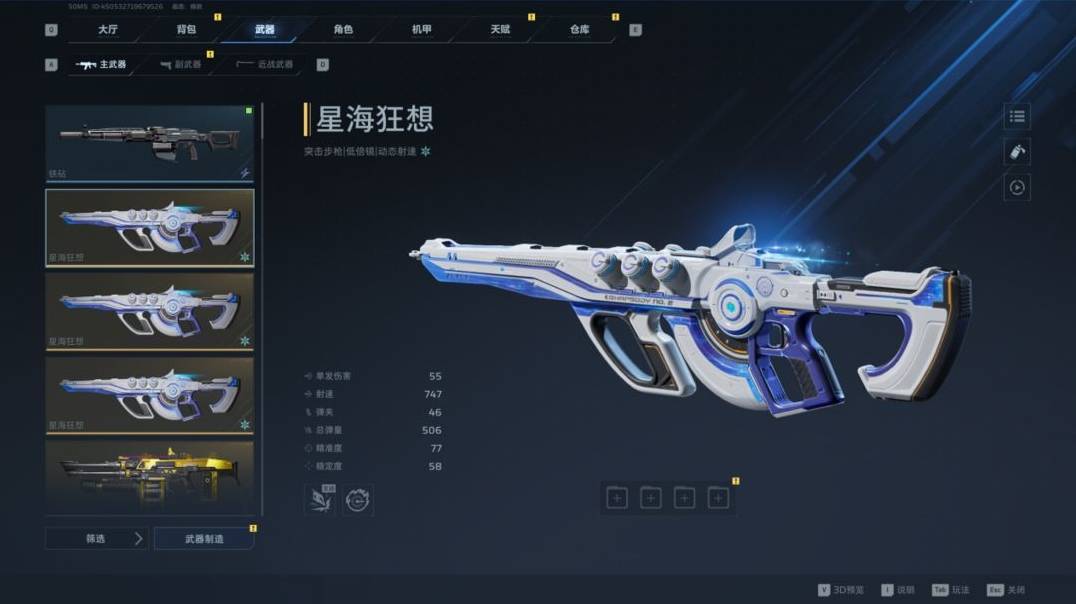Click the play preview icon

[1017, 187]
